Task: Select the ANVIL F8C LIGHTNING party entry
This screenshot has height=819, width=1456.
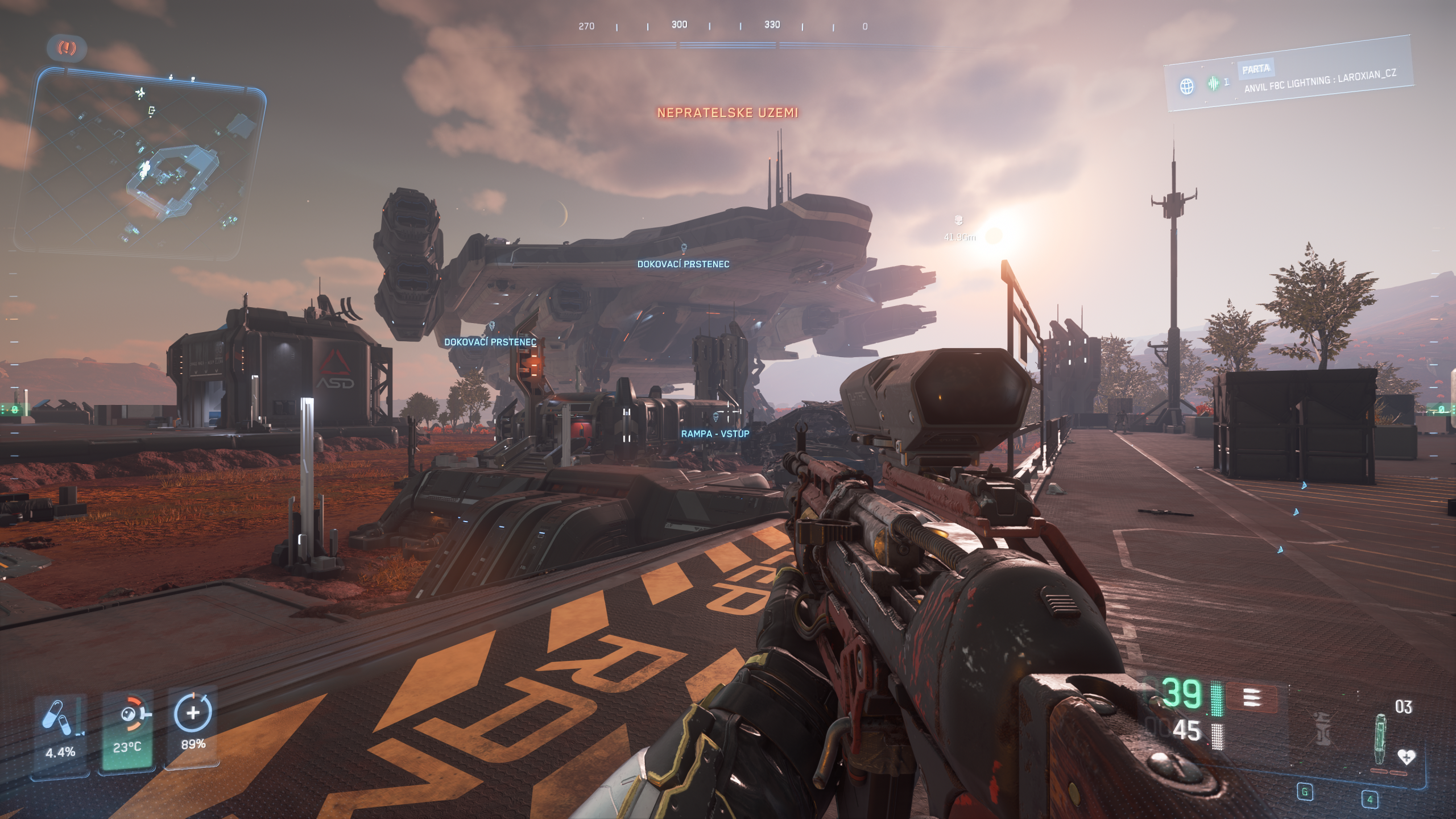Action: (x=1319, y=82)
